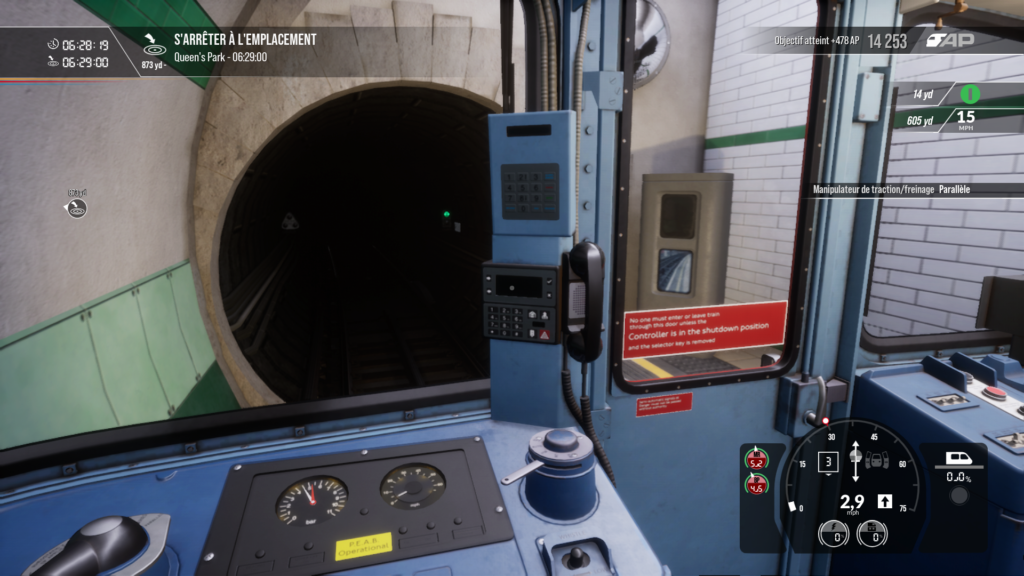
Task: Click the boxed notch number 3
Action: point(827,462)
